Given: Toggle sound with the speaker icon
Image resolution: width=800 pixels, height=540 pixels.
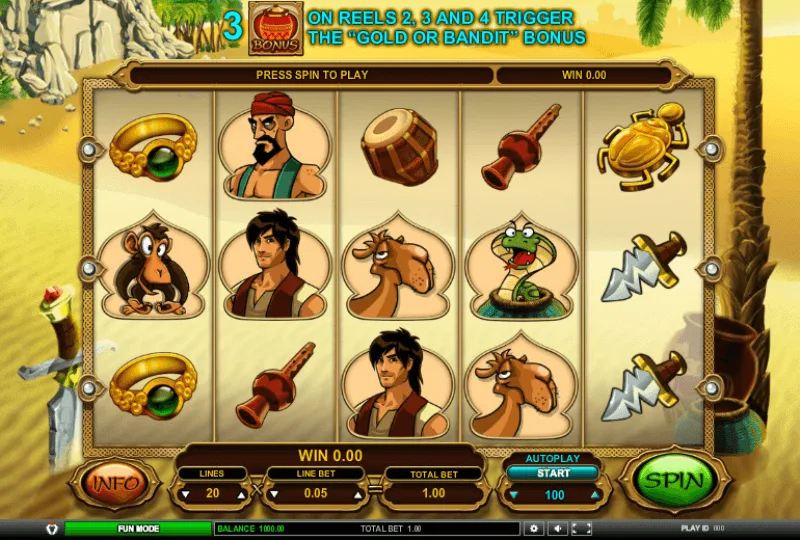Looking at the screenshot, I should point(556,528).
